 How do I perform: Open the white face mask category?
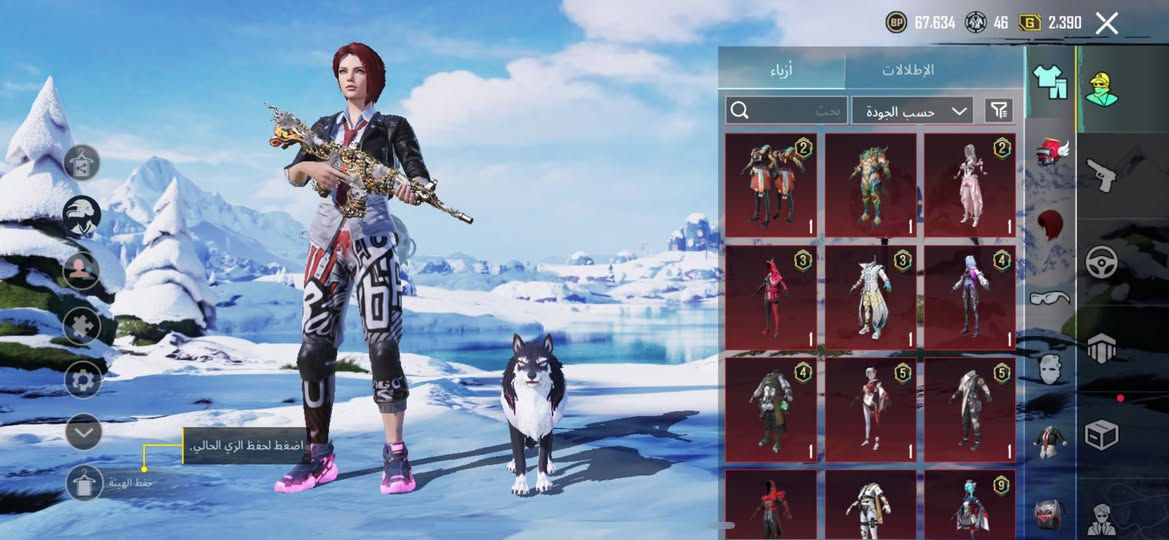click(x=1050, y=368)
